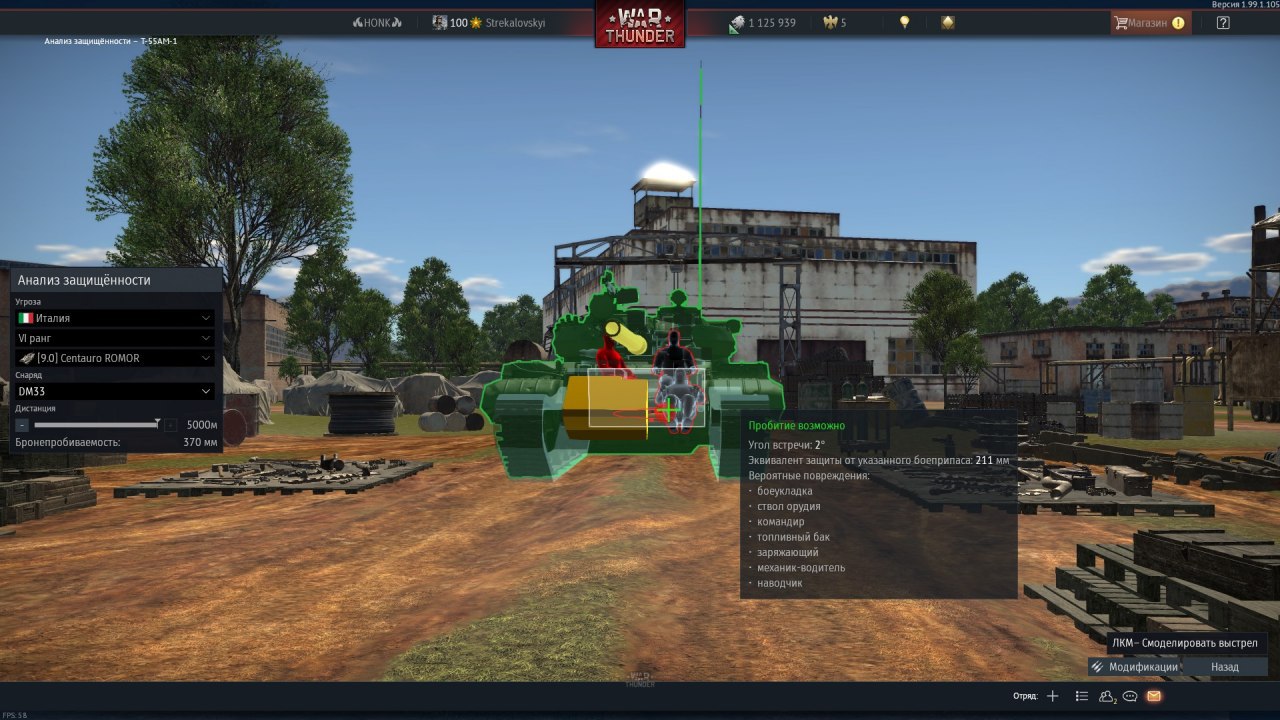Go back with the Назад button
The width and height of the screenshot is (1280, 720).
point(1224,667)
